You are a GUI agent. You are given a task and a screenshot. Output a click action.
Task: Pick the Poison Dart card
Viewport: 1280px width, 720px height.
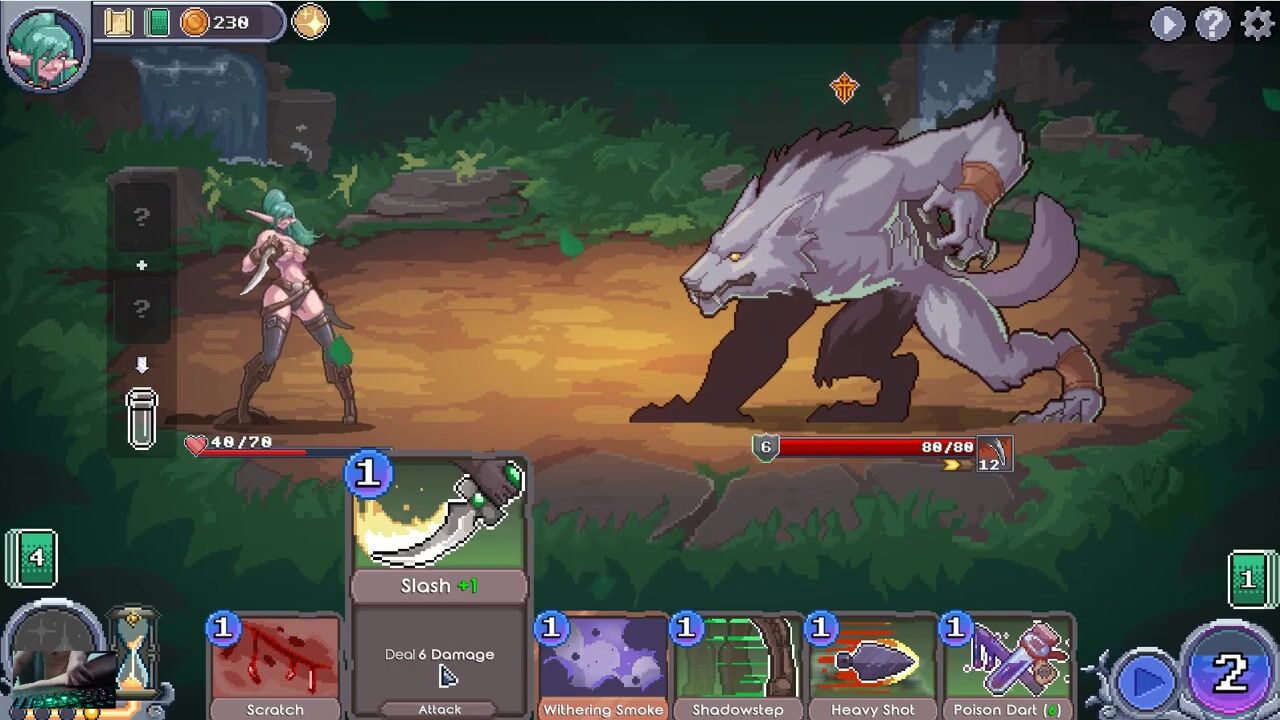click(x=1007, y=666)
